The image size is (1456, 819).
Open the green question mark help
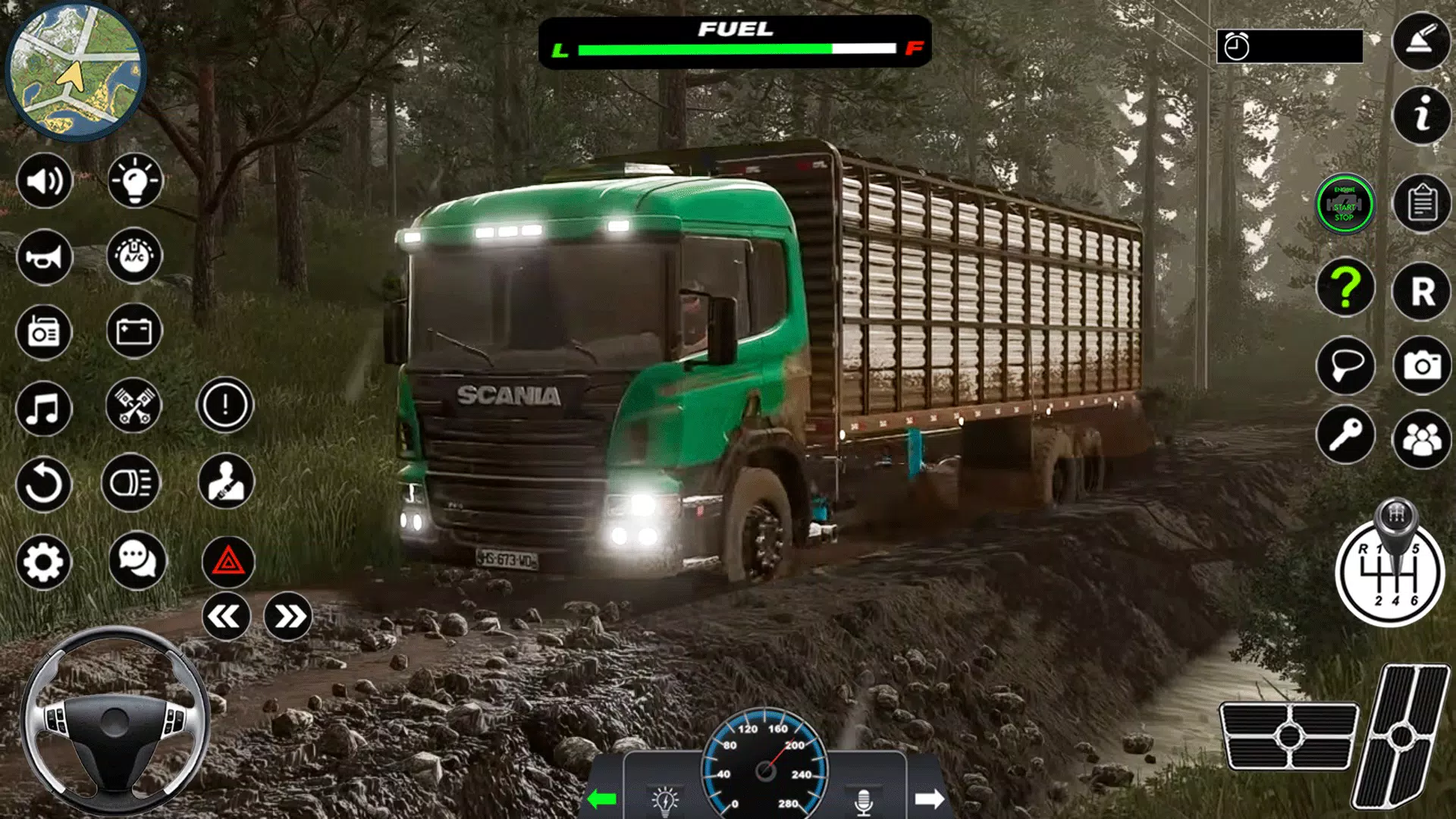pos(1345,289)
